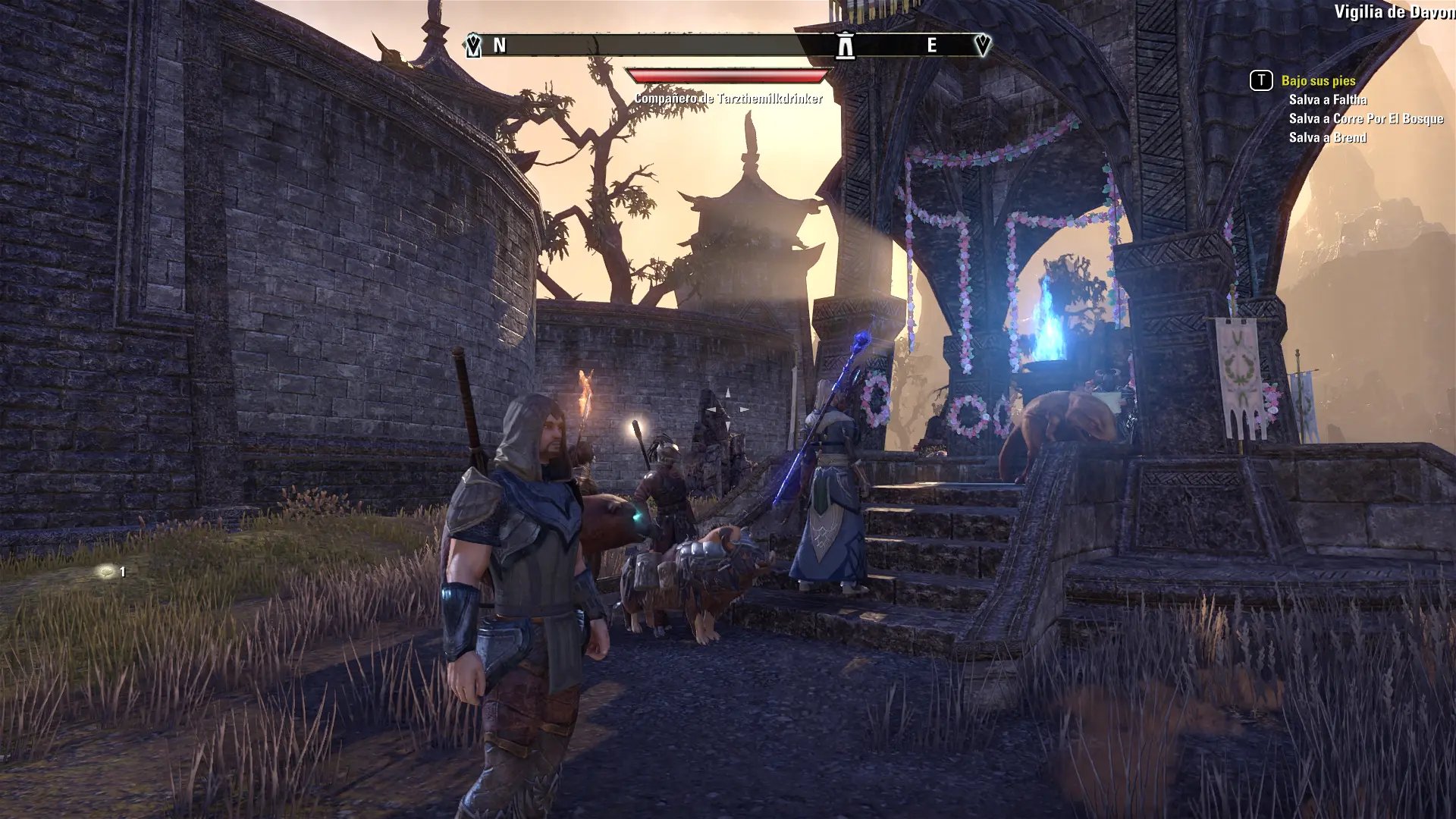Click the quest marker right of compass E
Image resolution: width=1456 pixels, height=819 pixels.
click(982, 45)
